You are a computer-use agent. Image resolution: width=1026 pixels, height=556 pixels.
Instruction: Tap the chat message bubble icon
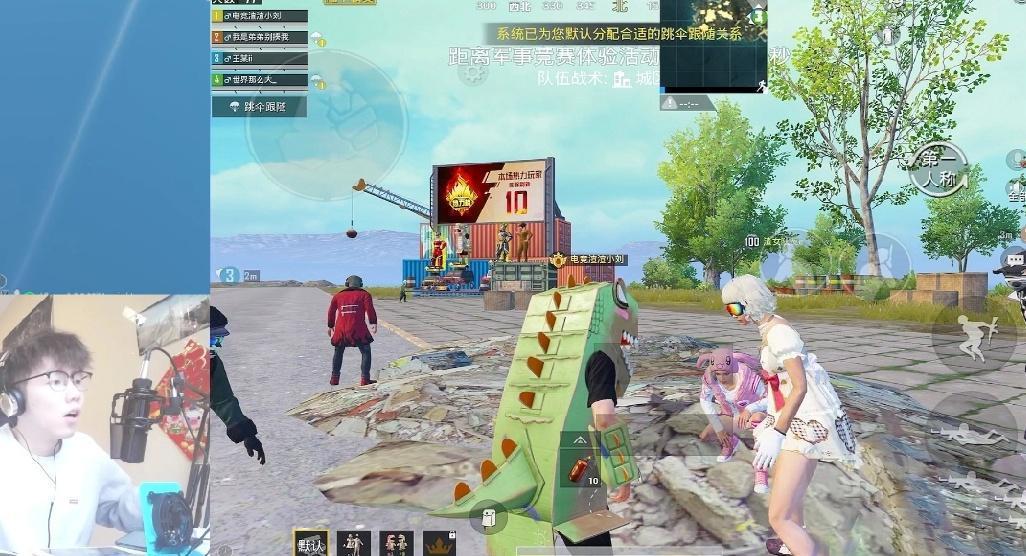click(1015, 259)
